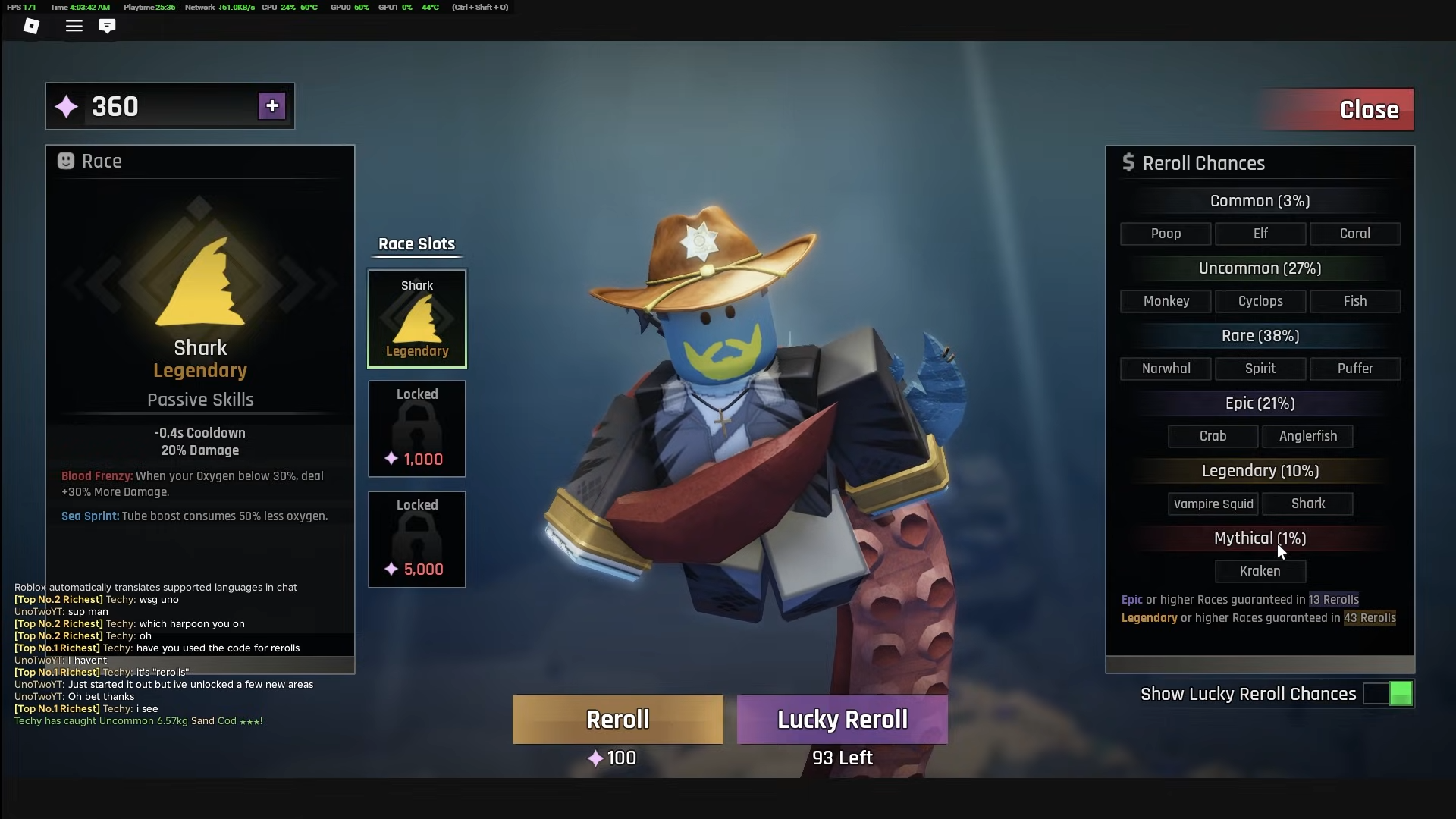View the Kraken mythical race entry
This screenshot has width=1456, height=819.
click(x=1260, y=571)
